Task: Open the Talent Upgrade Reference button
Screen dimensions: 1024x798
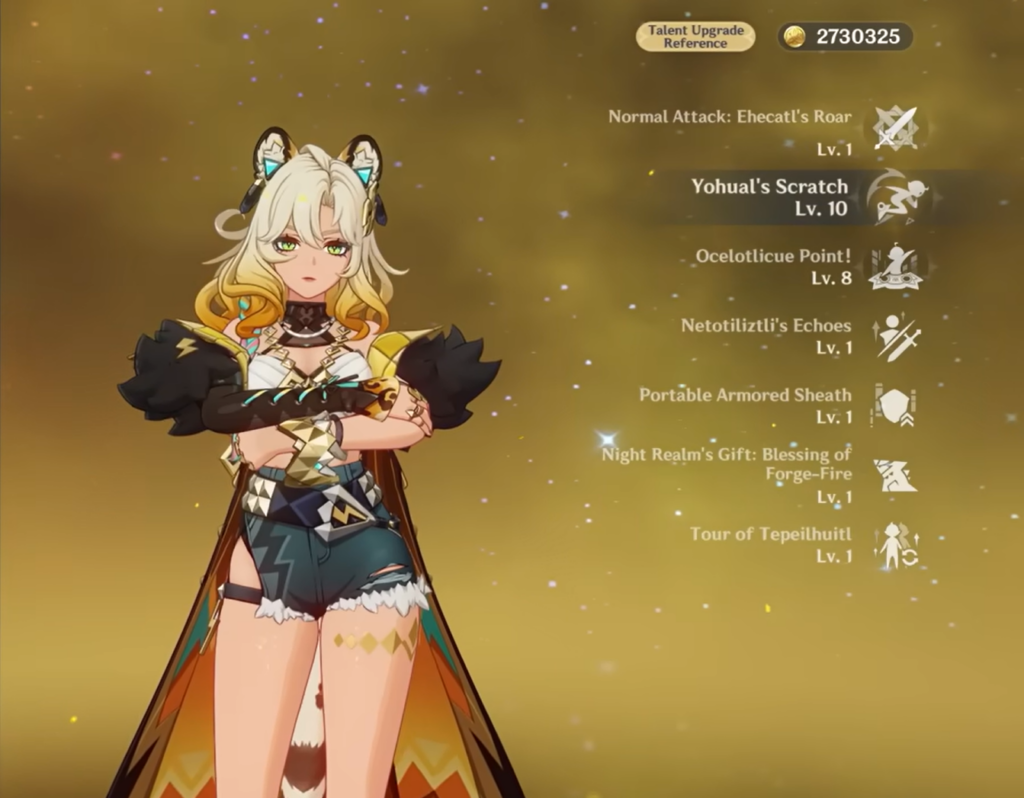Action: click(x=695, y=37)
